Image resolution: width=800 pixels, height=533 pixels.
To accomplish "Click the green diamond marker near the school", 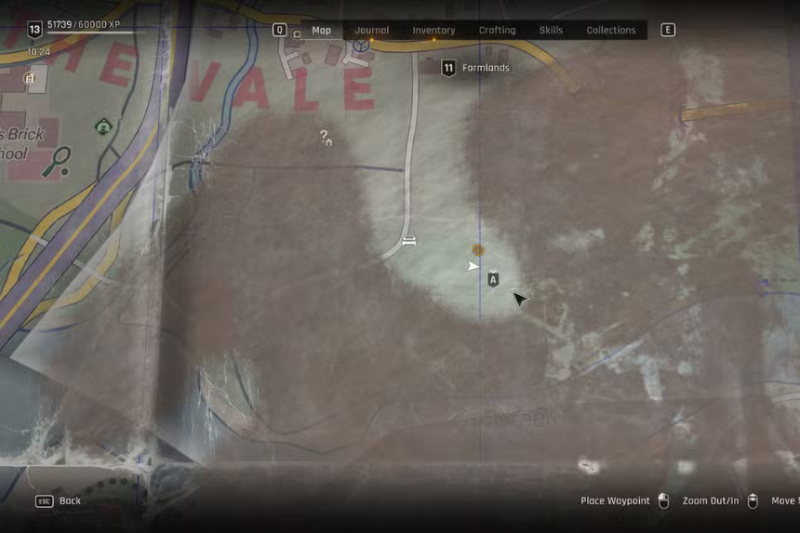I will pos(103,126).
